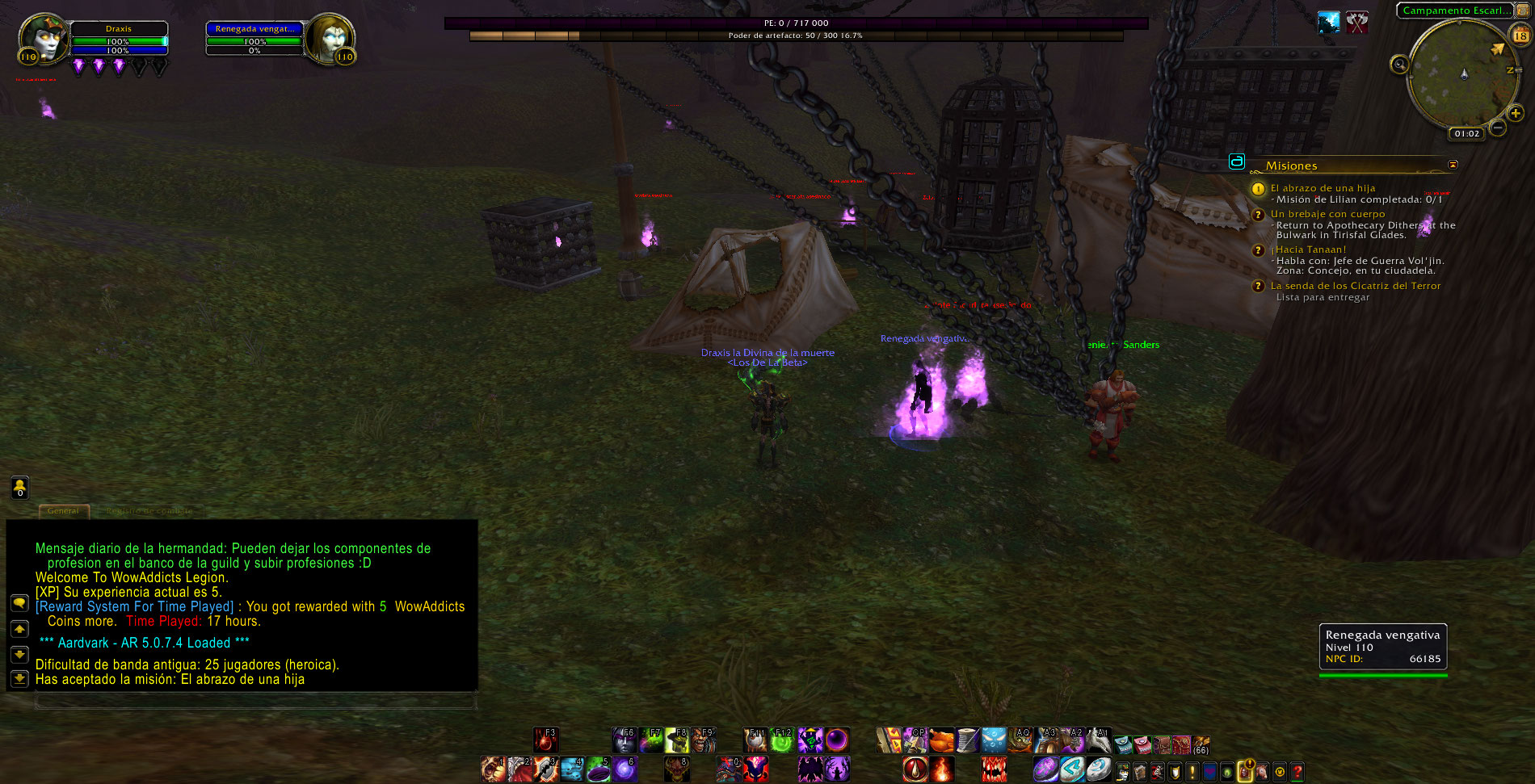Select quest Un brebaje con cuerpo

pyautogui.click(x=1327, y=214)
